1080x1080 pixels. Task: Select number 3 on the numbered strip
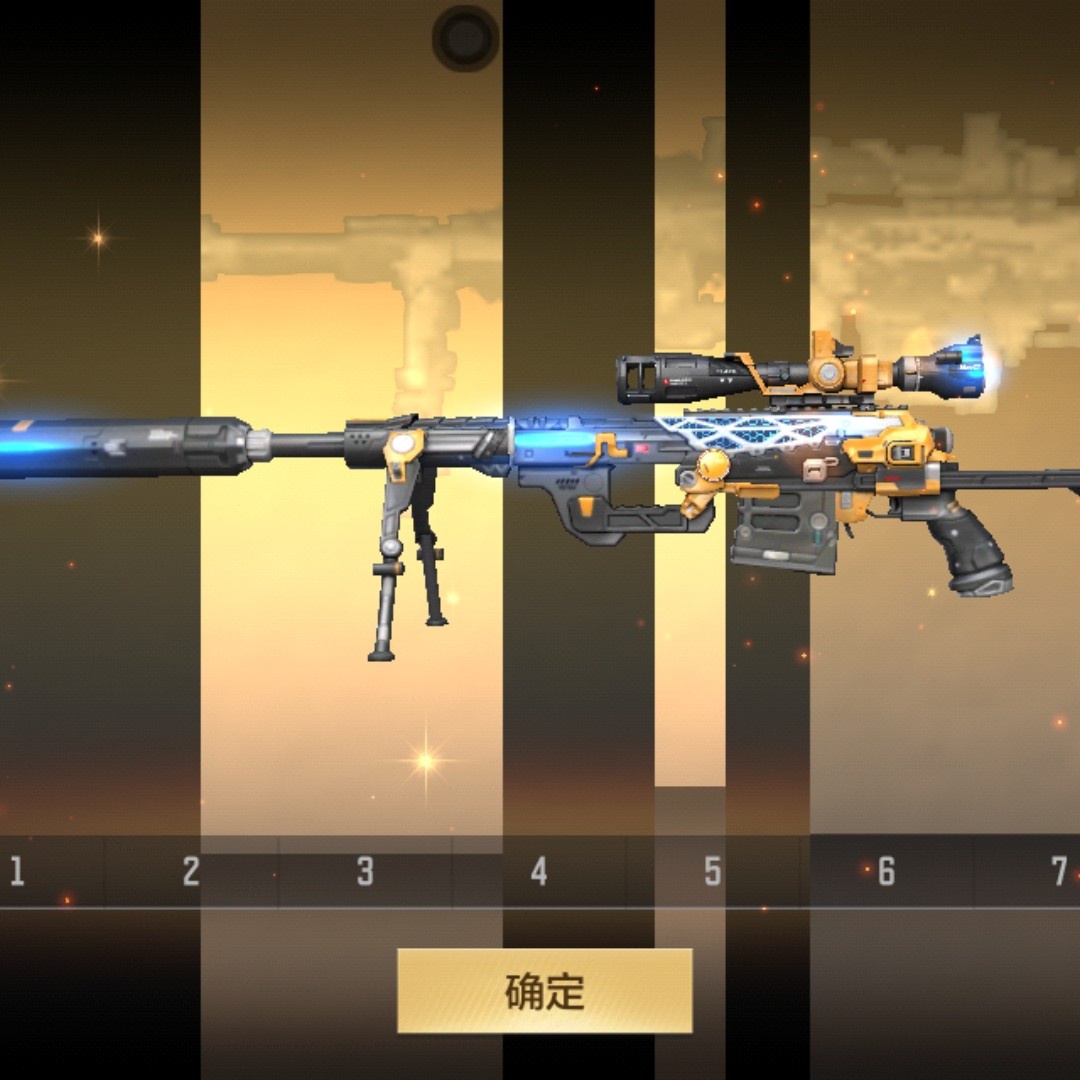click(x=365, y=871)
